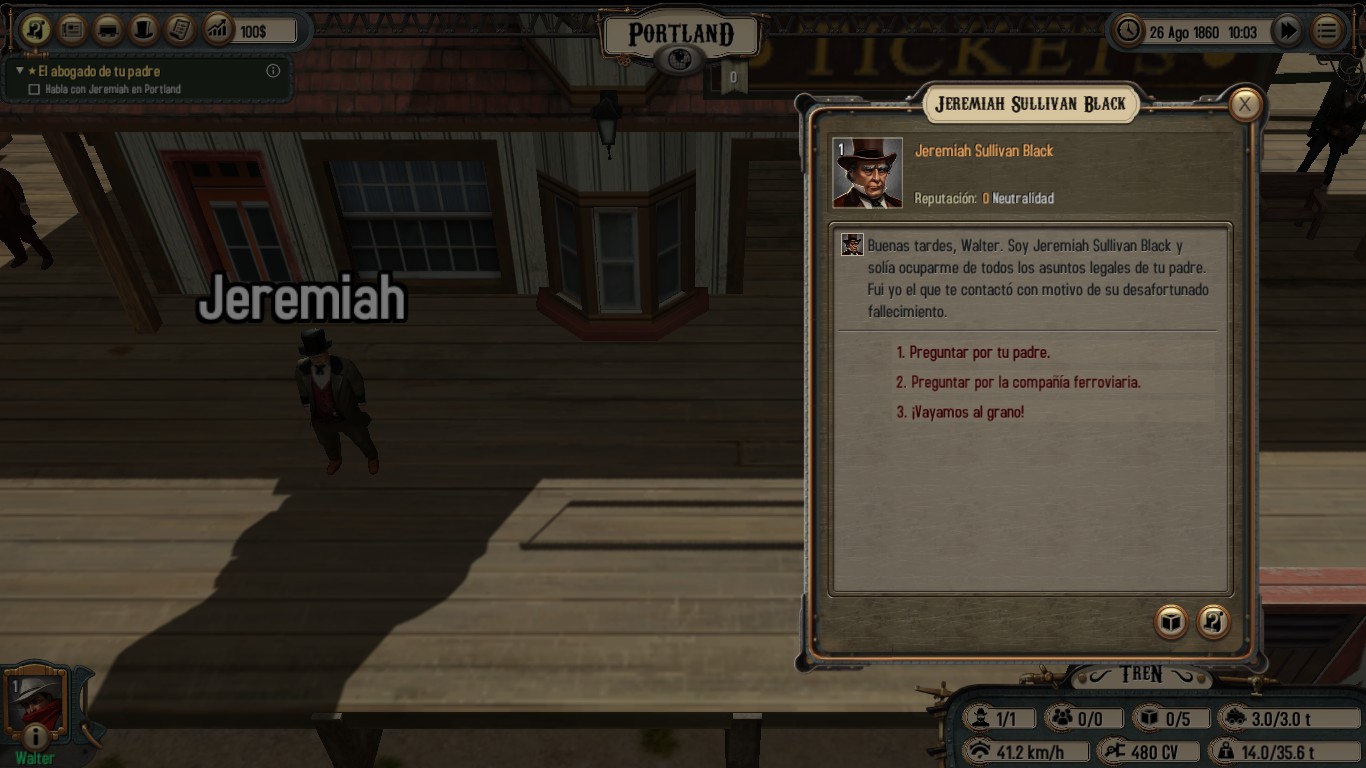This screenshot has width=1366, height=768.
Task: Activate the fast-forward time button
Action: click(x=1288, y=31)
